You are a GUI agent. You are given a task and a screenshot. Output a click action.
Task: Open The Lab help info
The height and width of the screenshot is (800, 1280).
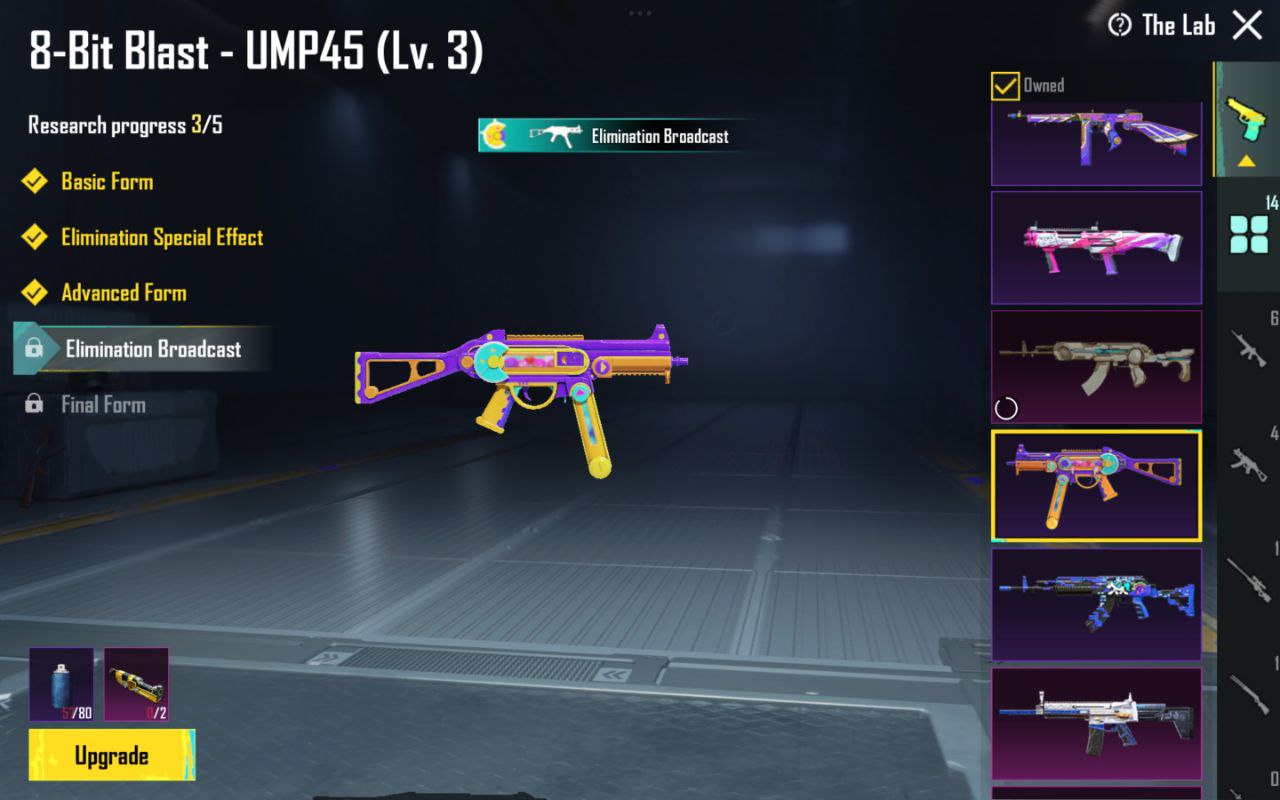(1120, 25)
